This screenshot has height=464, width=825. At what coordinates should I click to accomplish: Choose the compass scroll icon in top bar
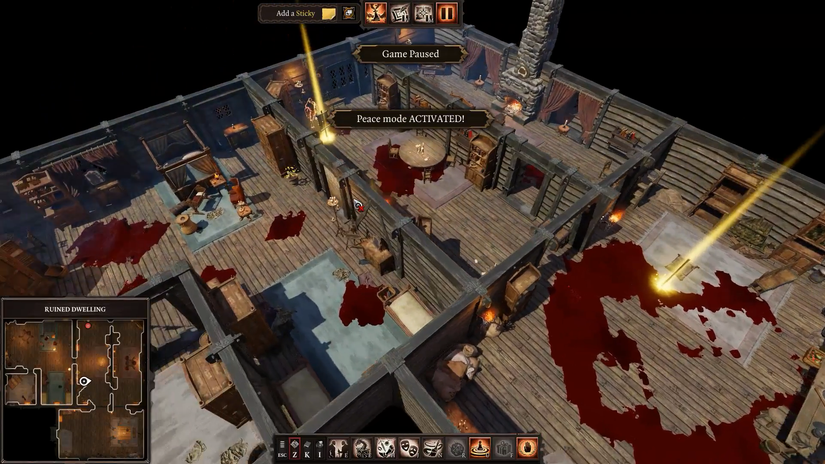coord(423,13)
